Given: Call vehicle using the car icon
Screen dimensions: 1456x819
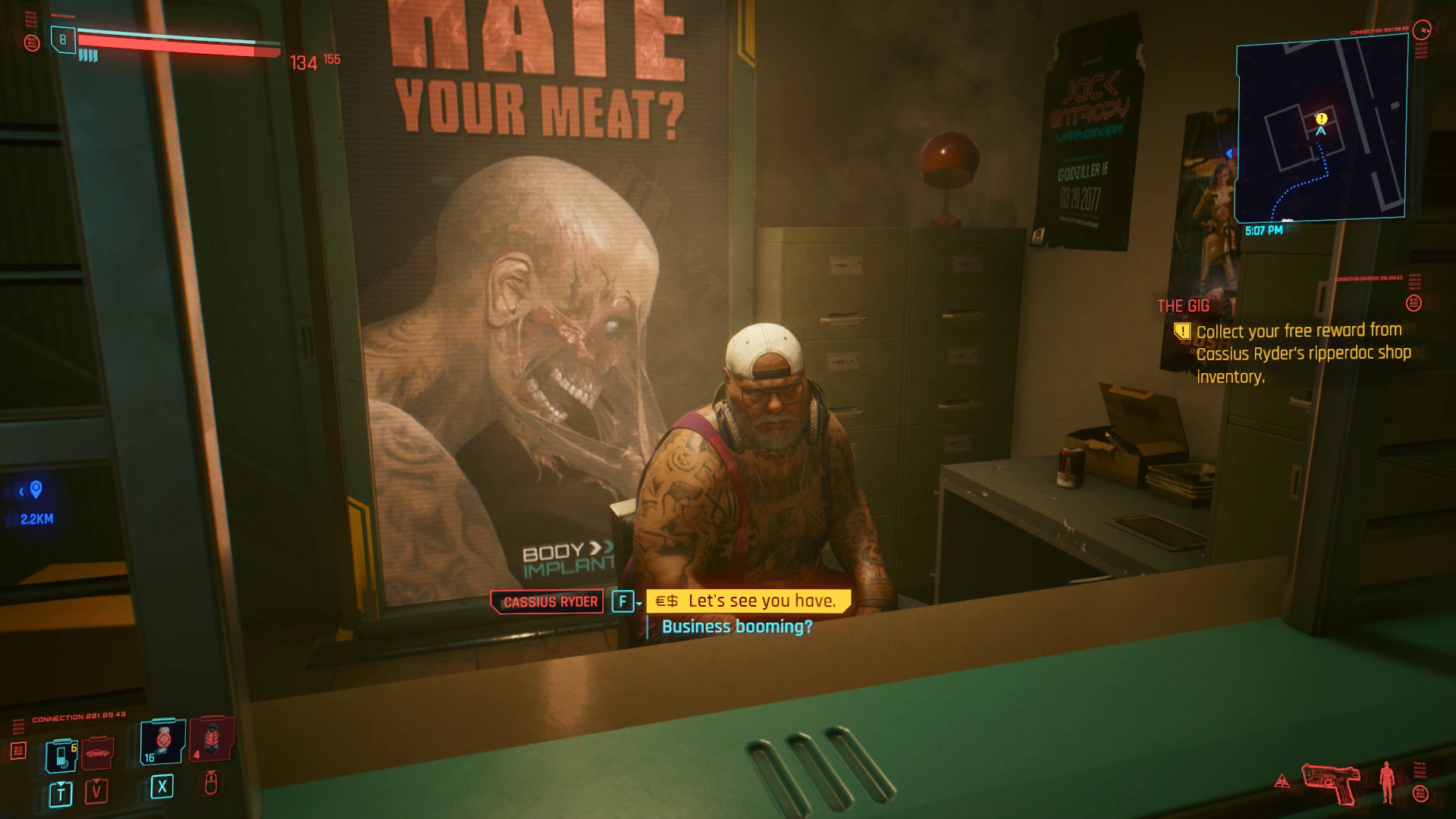Looking at the screenshot, I should coord(97,753).
